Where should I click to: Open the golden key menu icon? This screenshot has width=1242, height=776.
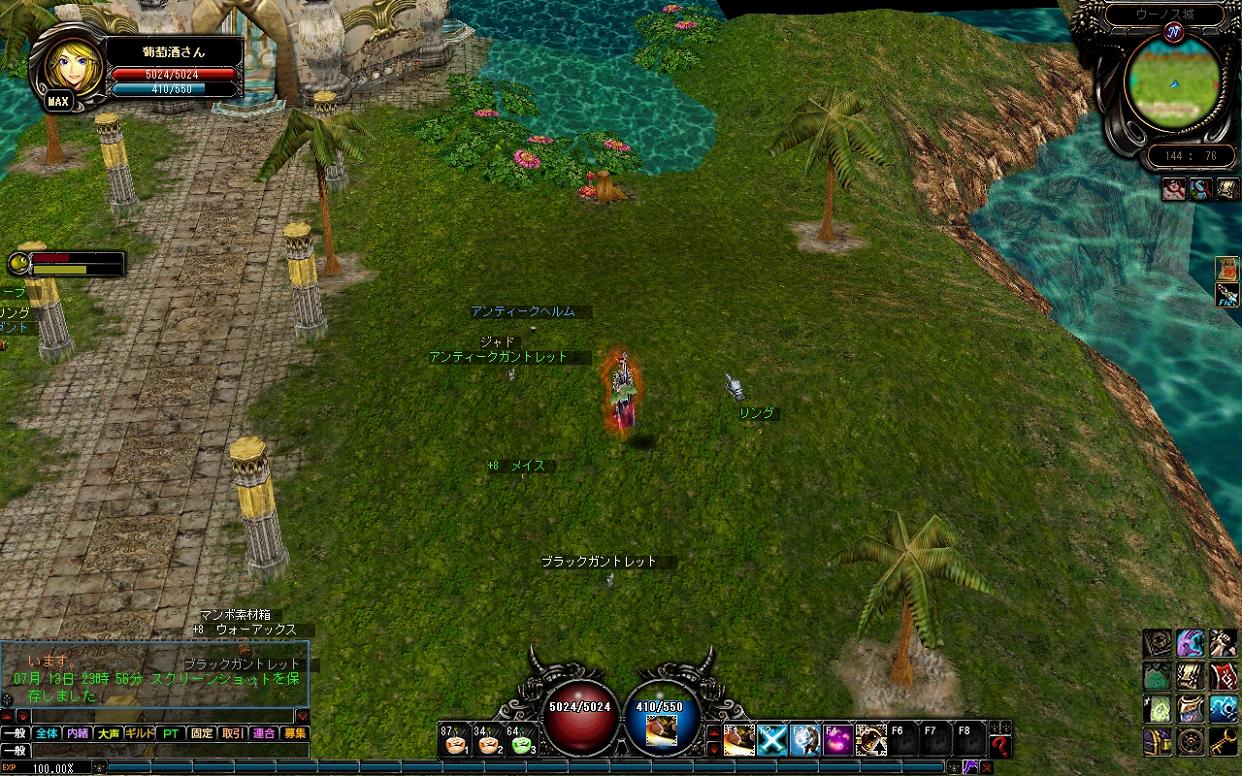point(1224,741)
